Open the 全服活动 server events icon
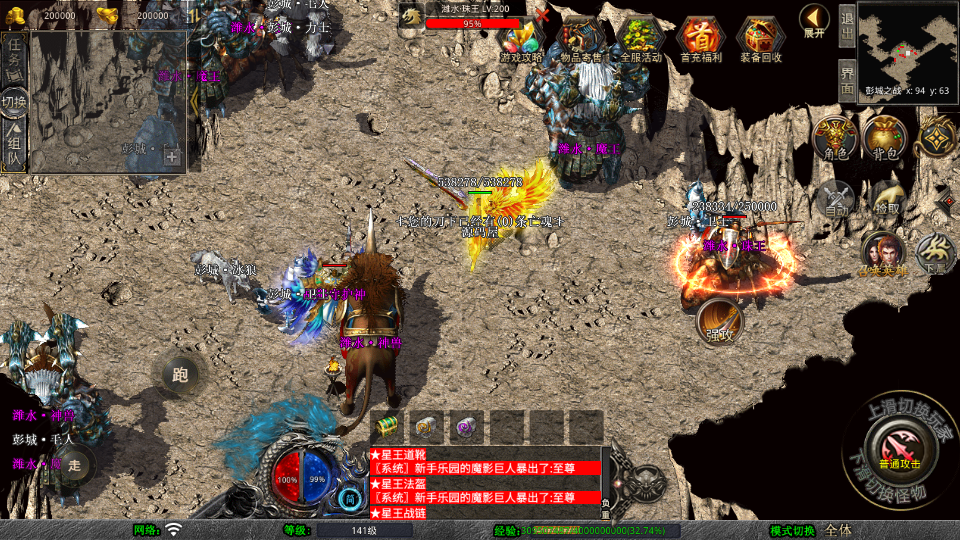The image size is (960, 540). 641,38
